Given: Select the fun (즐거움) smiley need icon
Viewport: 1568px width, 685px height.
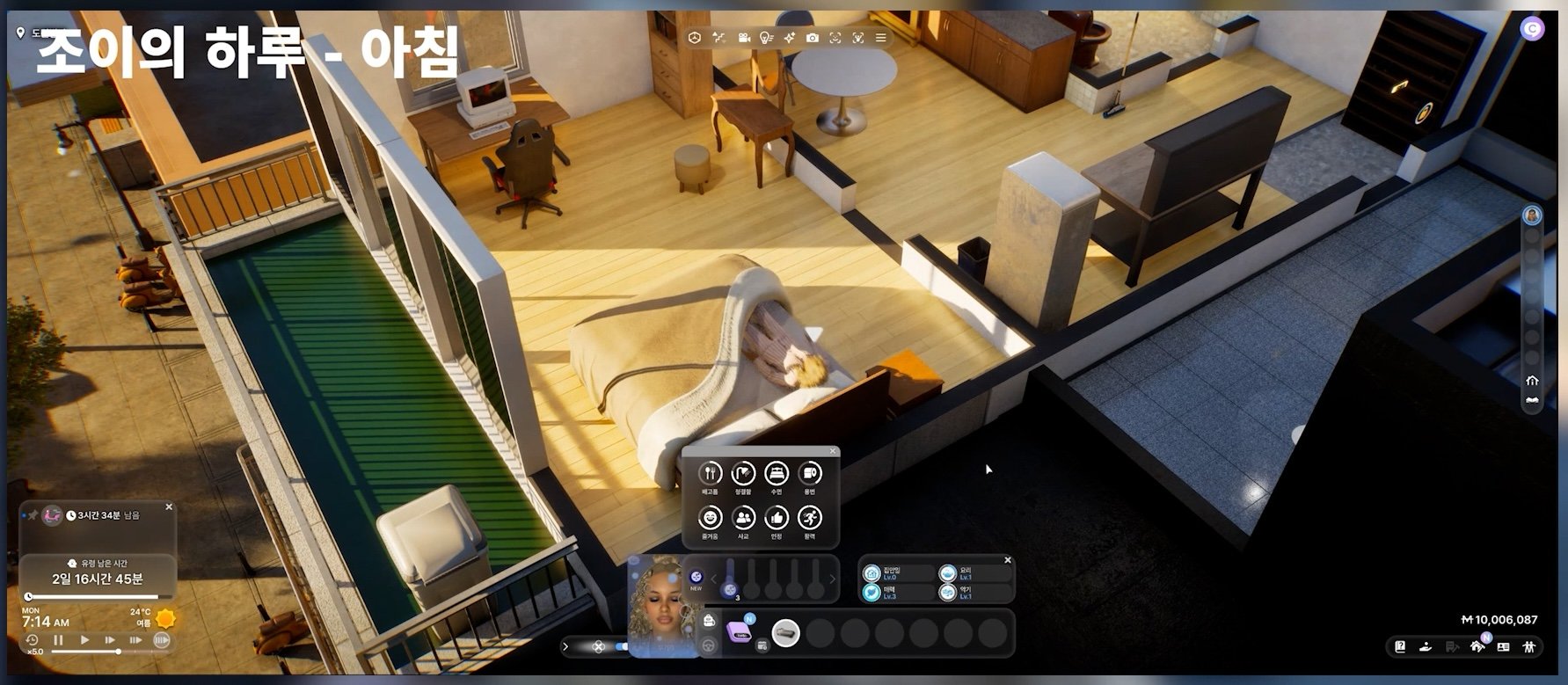Looking at the screenshot, I should (x=710, y=518).
